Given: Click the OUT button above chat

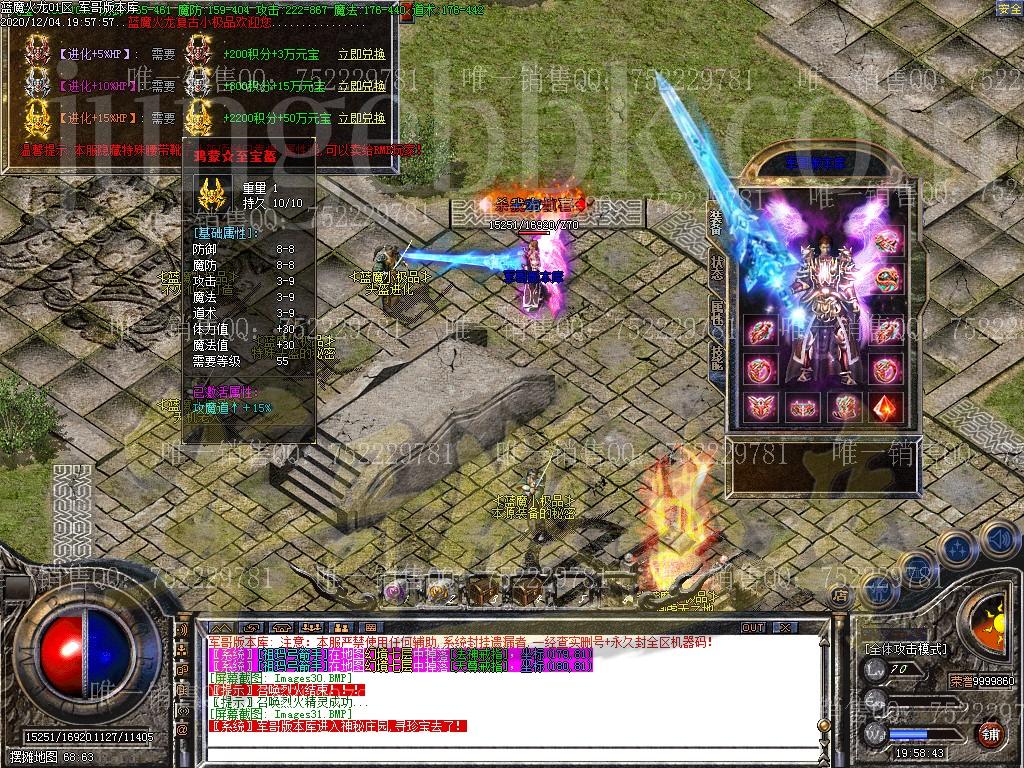Looking at the screenshot, I should click(752, 628).
